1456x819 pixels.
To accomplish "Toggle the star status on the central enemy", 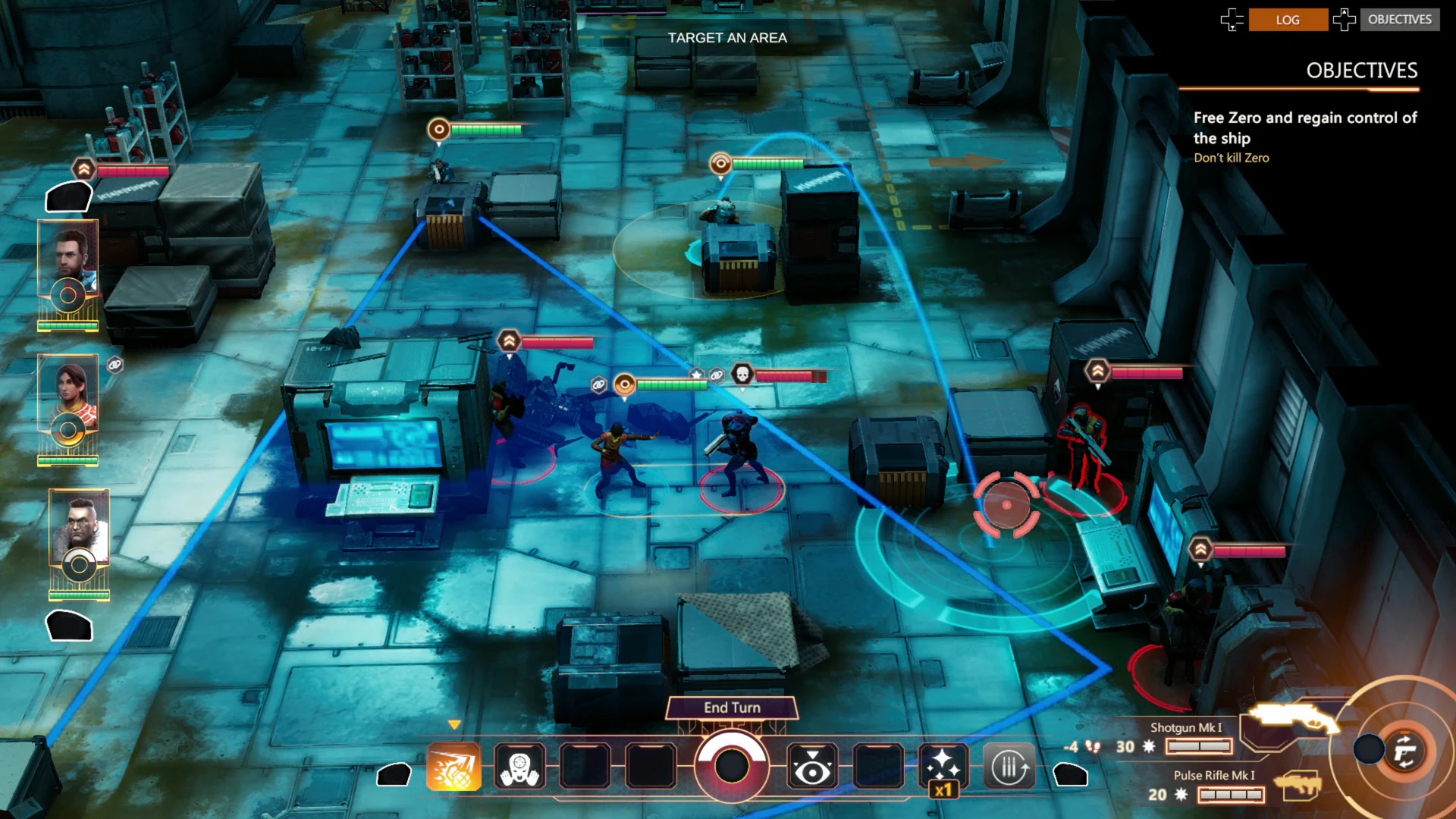I will pyautogui.click(x=695, y=373).
